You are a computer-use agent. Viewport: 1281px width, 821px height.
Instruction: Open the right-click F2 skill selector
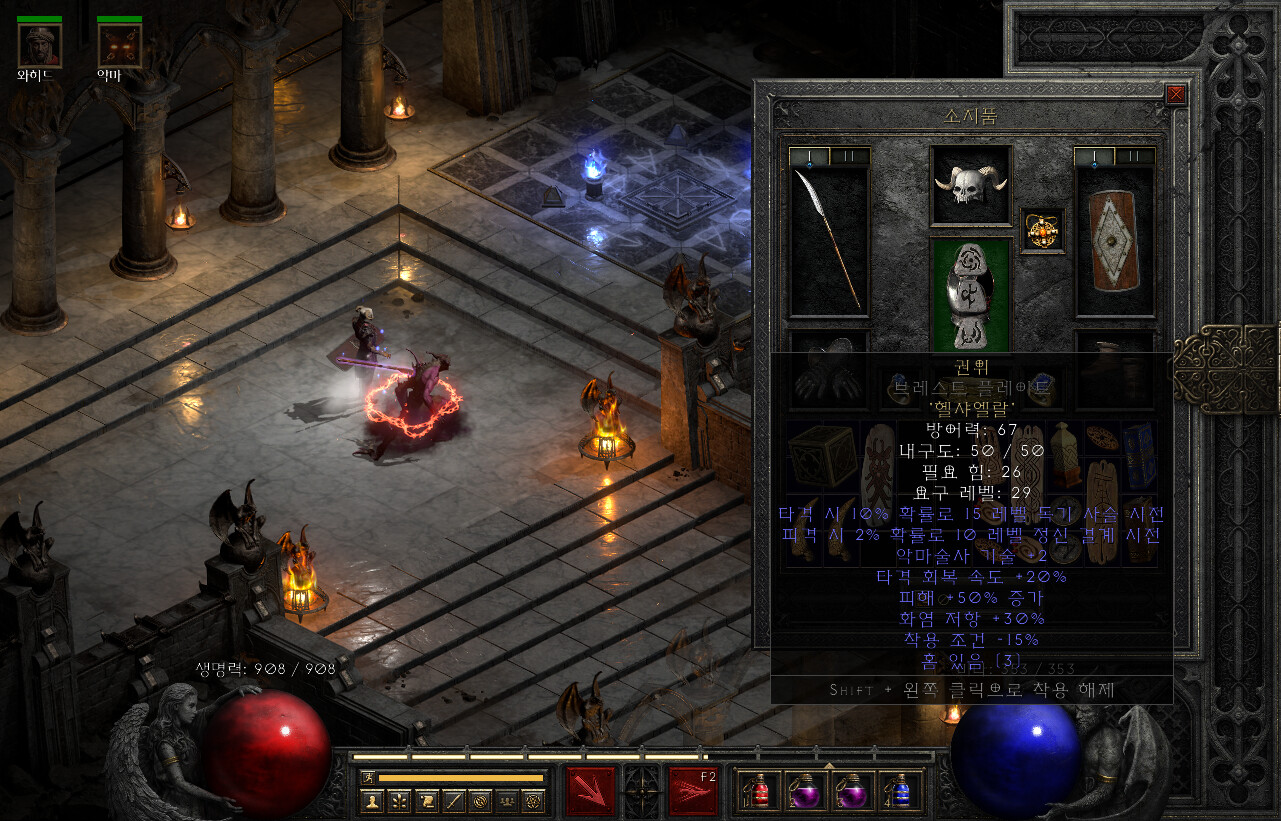[693, 791]
